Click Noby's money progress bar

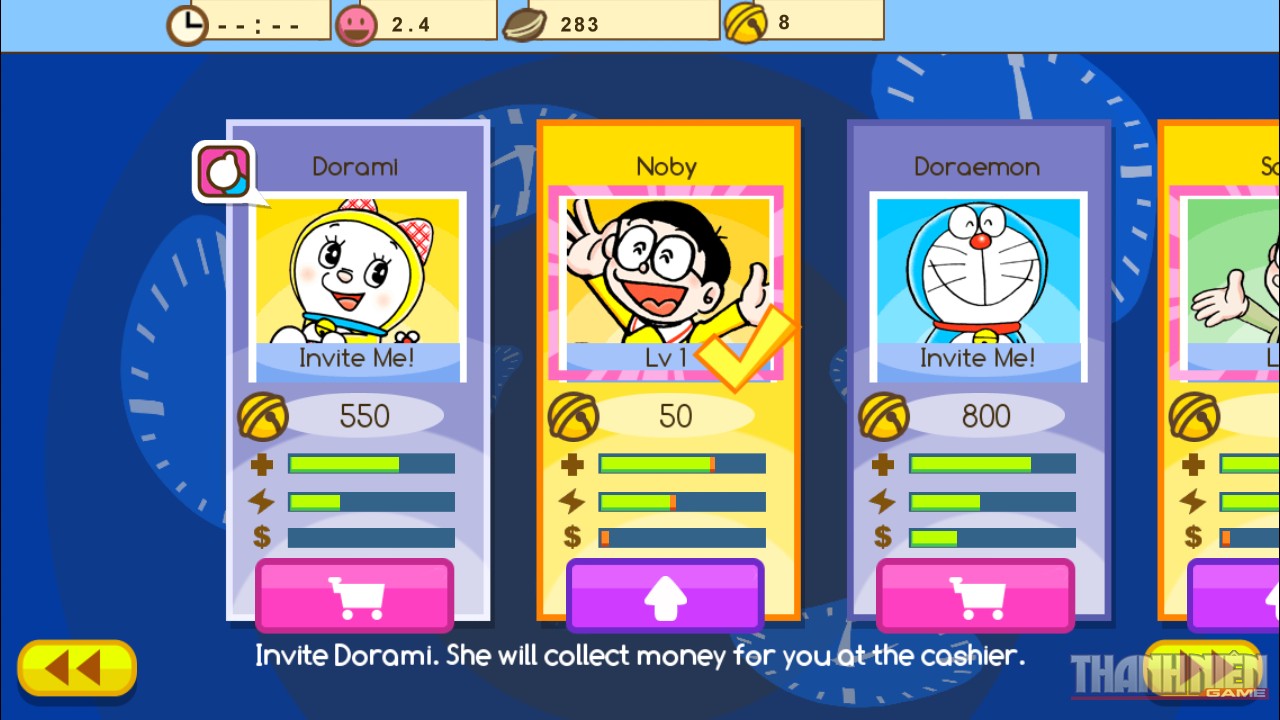tap(680, 537)
